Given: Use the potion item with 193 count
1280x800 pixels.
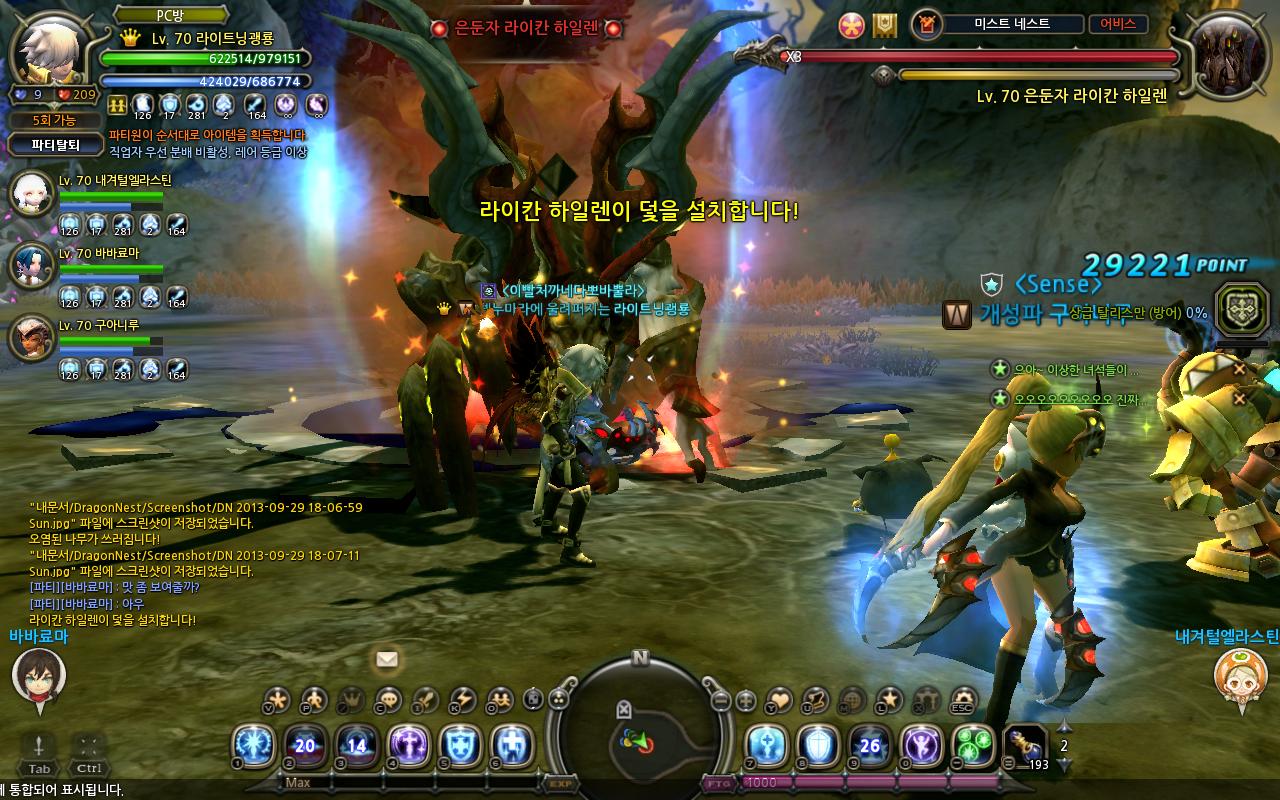Looking at the screenshot, I should (1024, 746).
